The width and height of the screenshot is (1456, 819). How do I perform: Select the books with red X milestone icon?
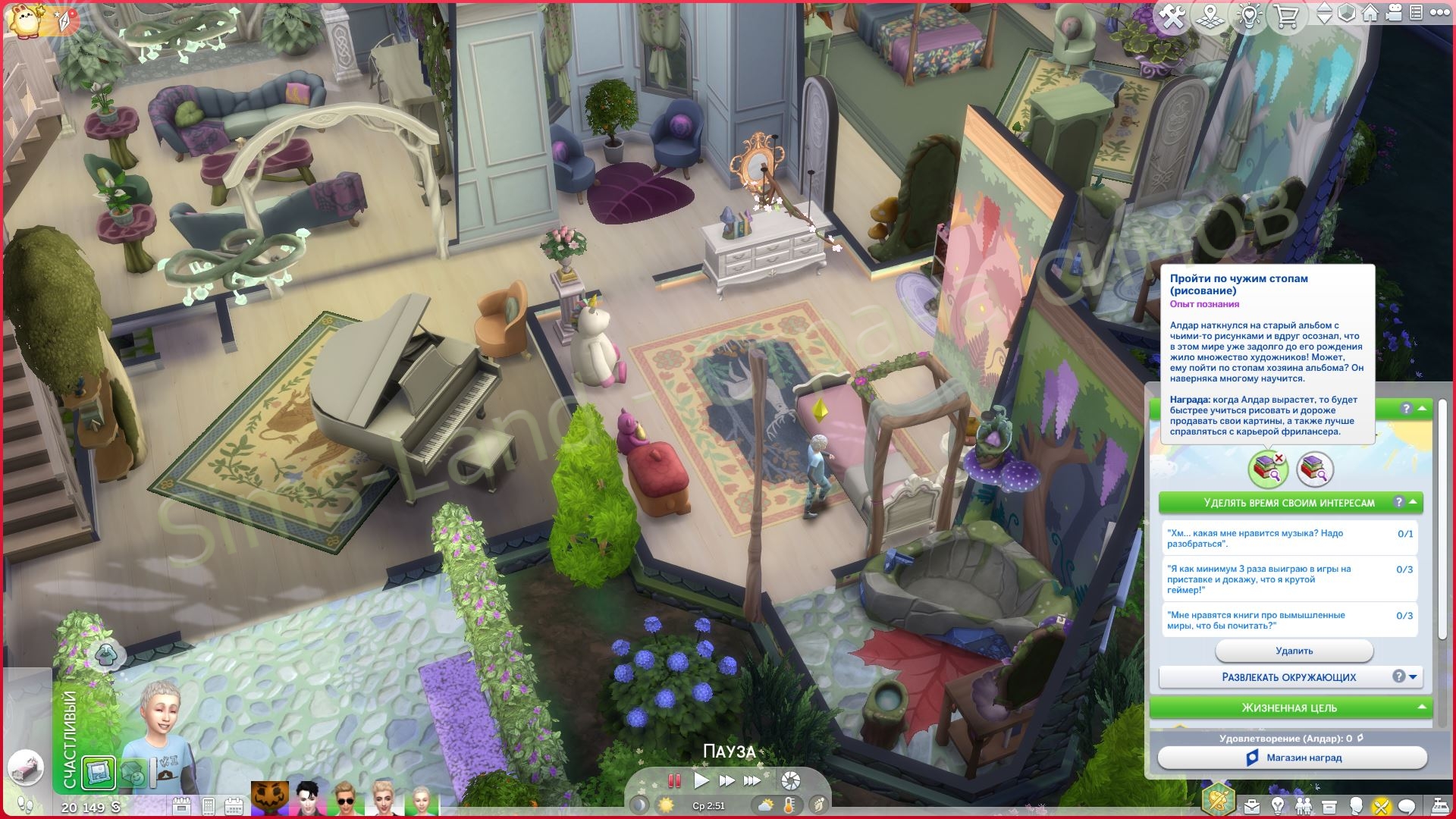[1267, 469]
